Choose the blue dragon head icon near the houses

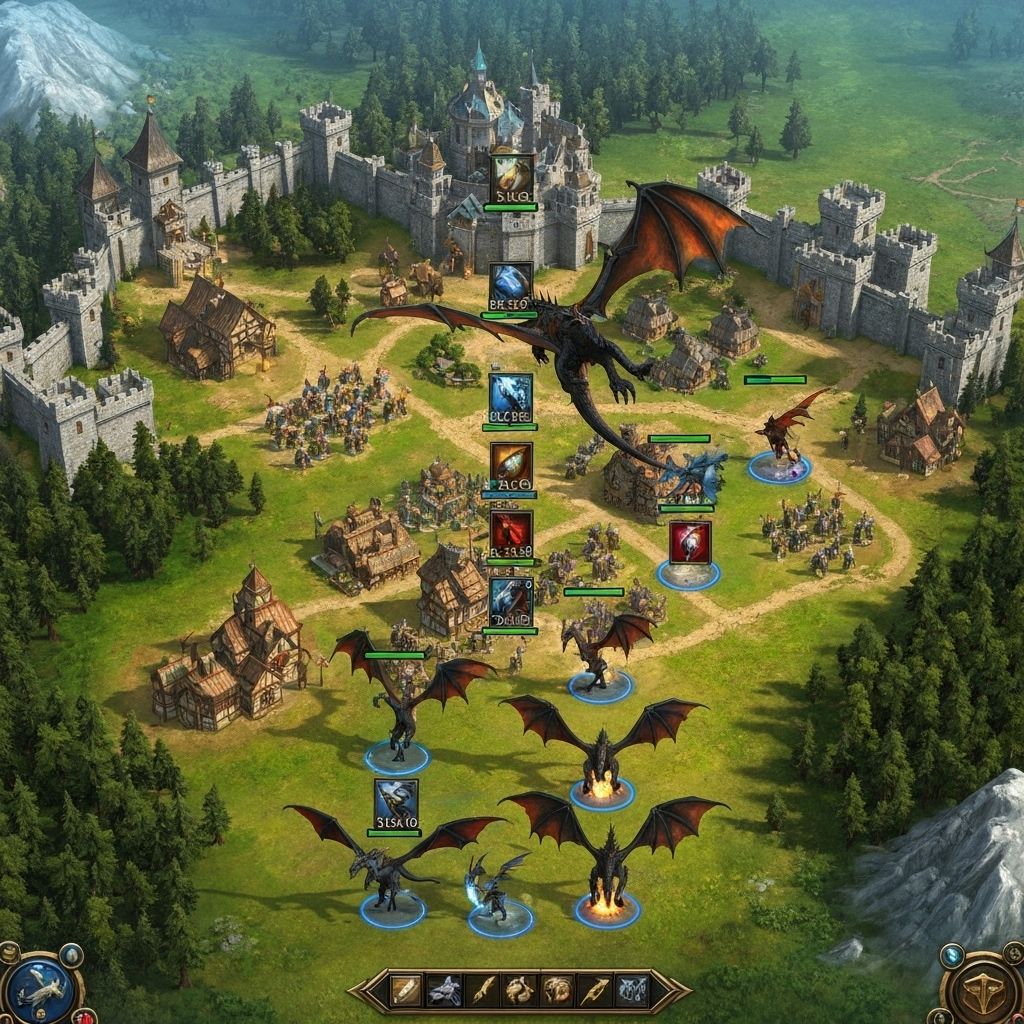pyautogui.click(x=511, y=599)
